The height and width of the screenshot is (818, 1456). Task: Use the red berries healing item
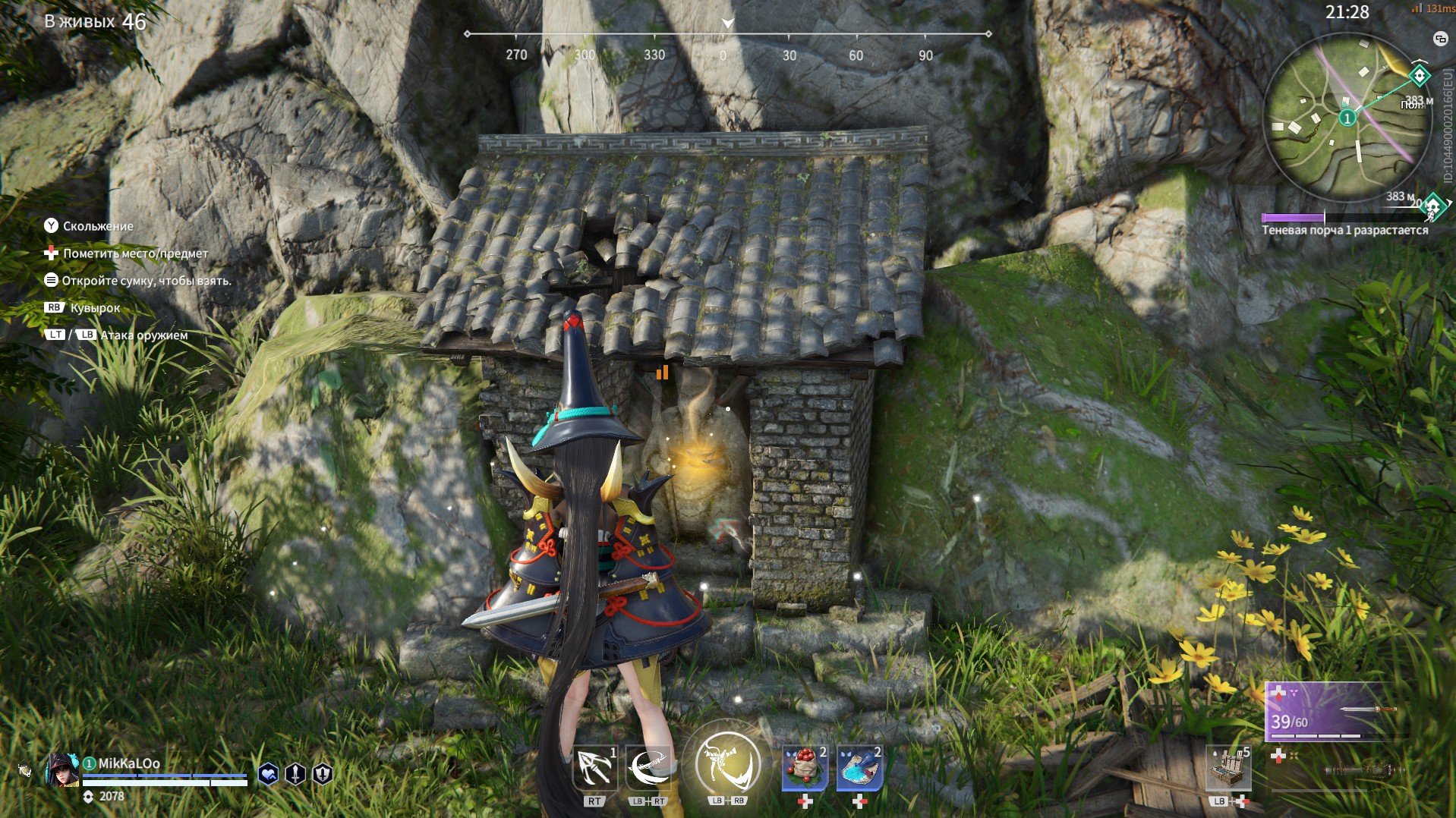805,768
